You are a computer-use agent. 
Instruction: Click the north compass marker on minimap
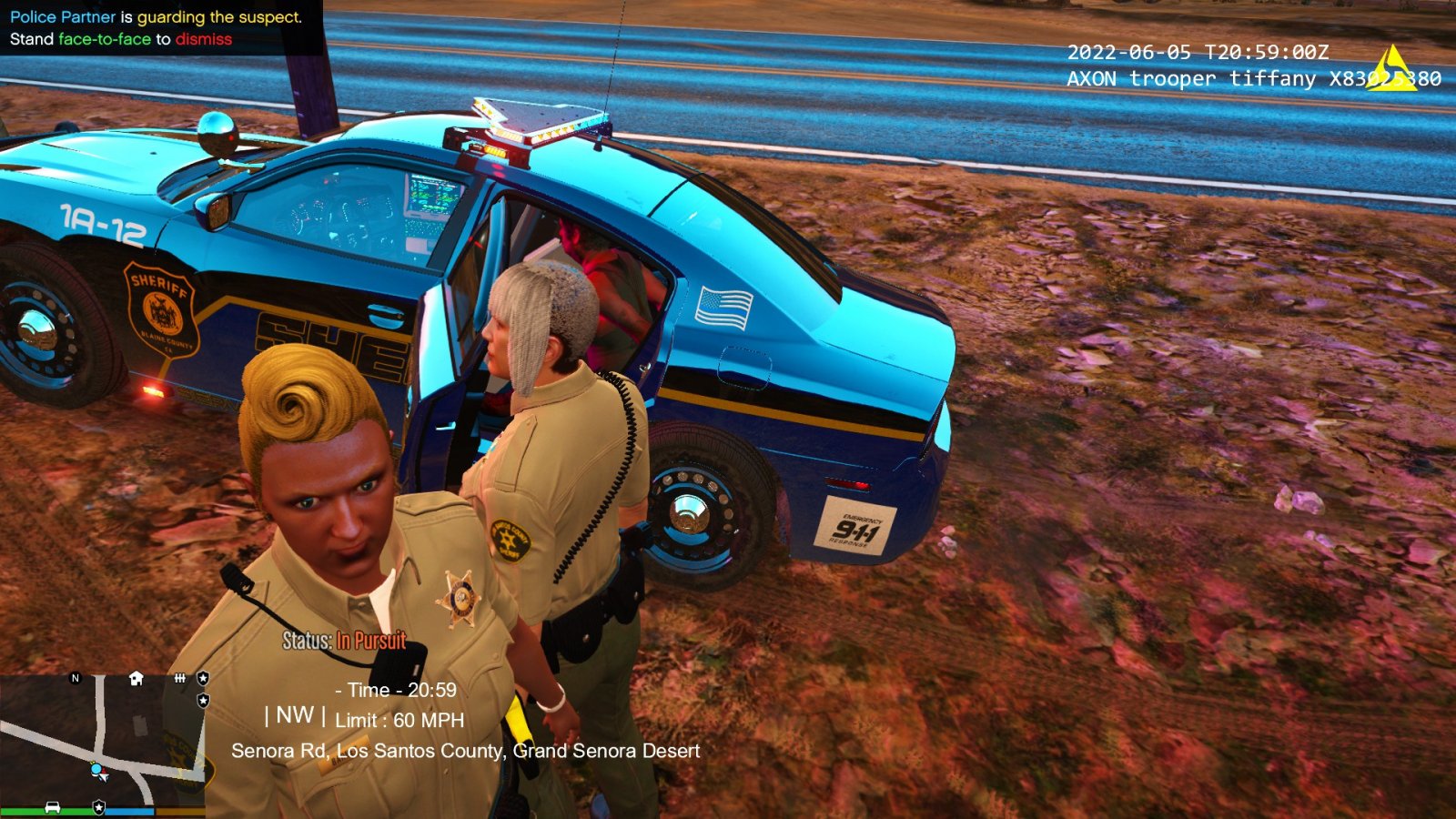[76, 678]
